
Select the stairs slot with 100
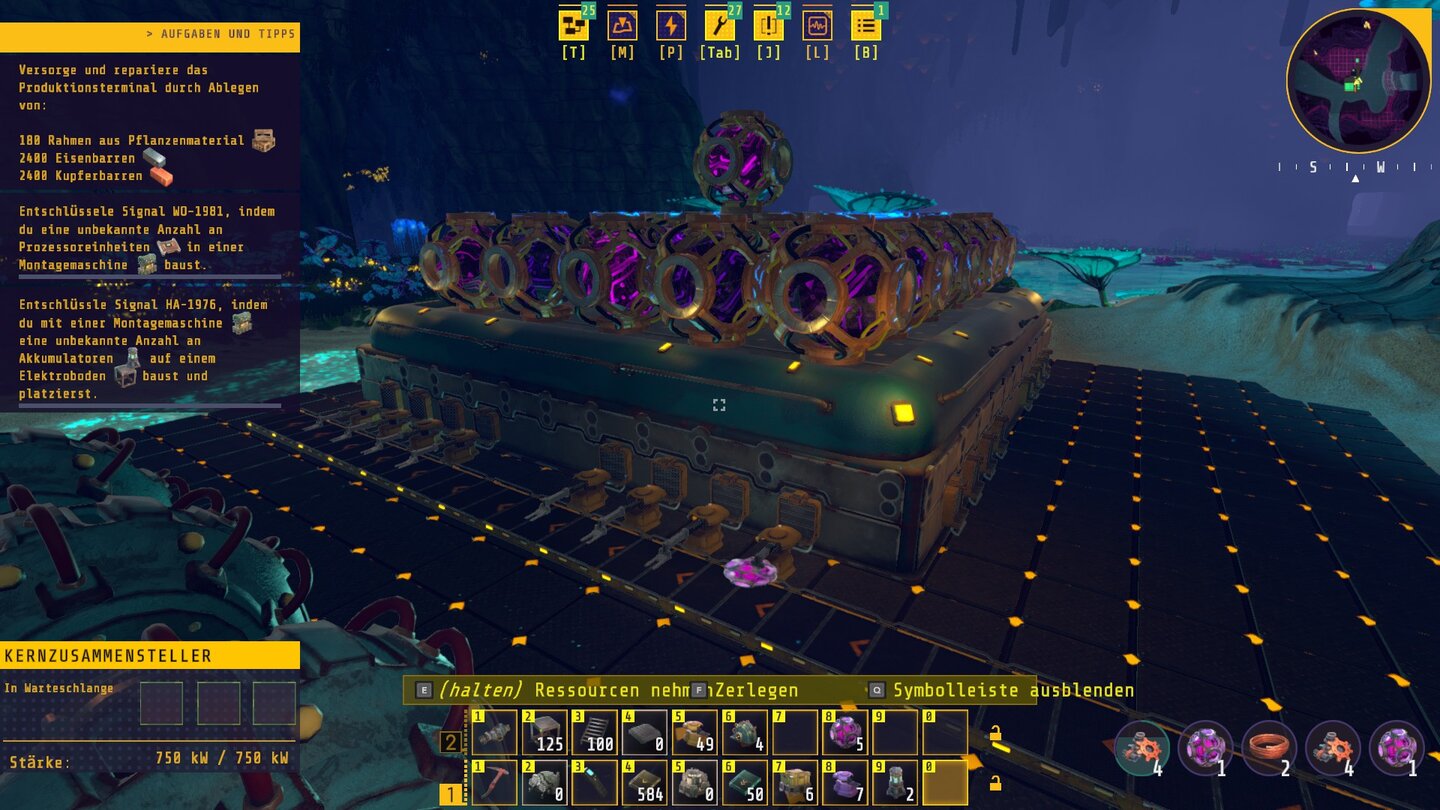(594, 732)
